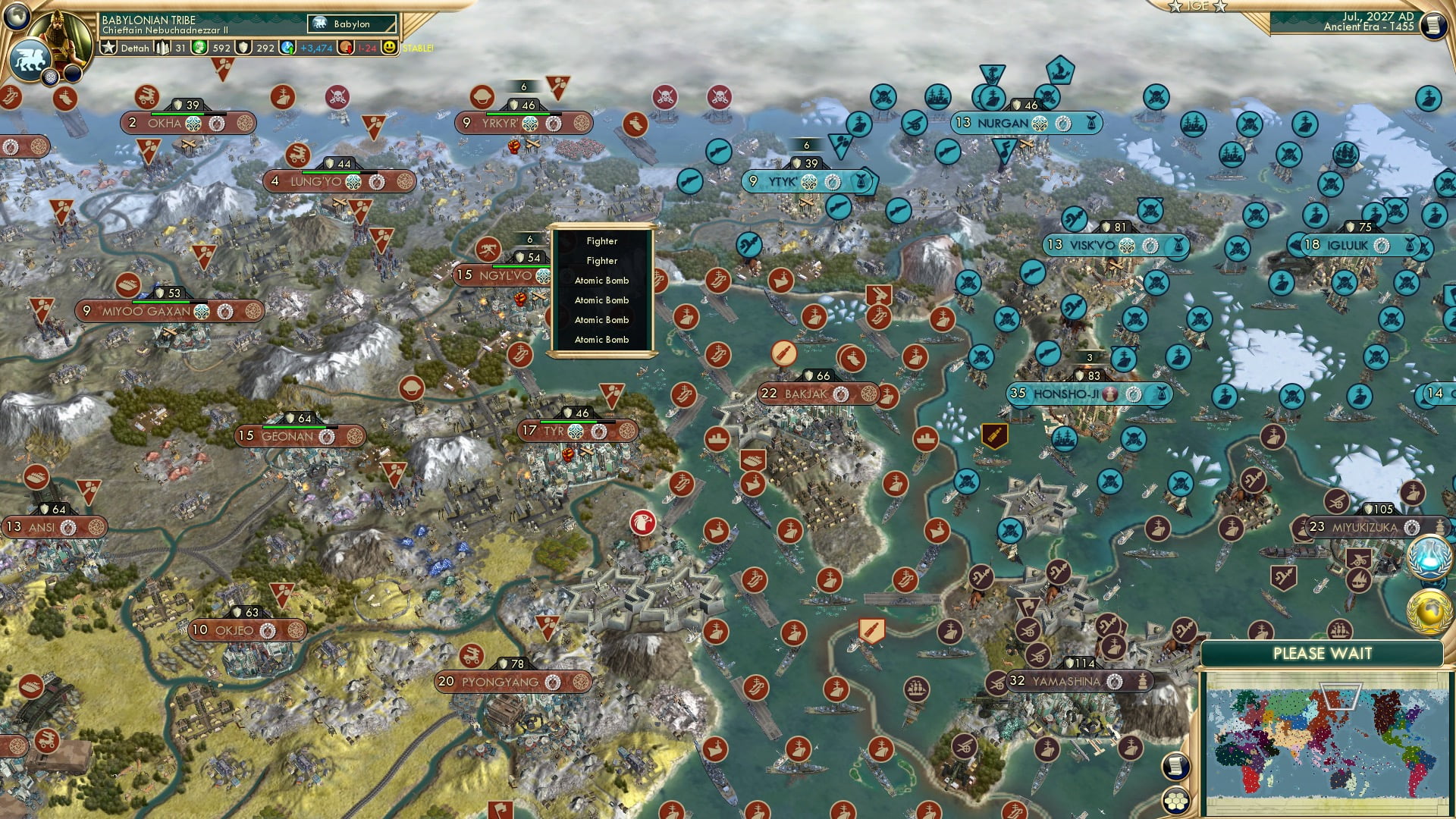The height and width of the screenshot is (819, 1456).
Task: Select the first "Fighter" in the unit list
Action: point(601,240)
